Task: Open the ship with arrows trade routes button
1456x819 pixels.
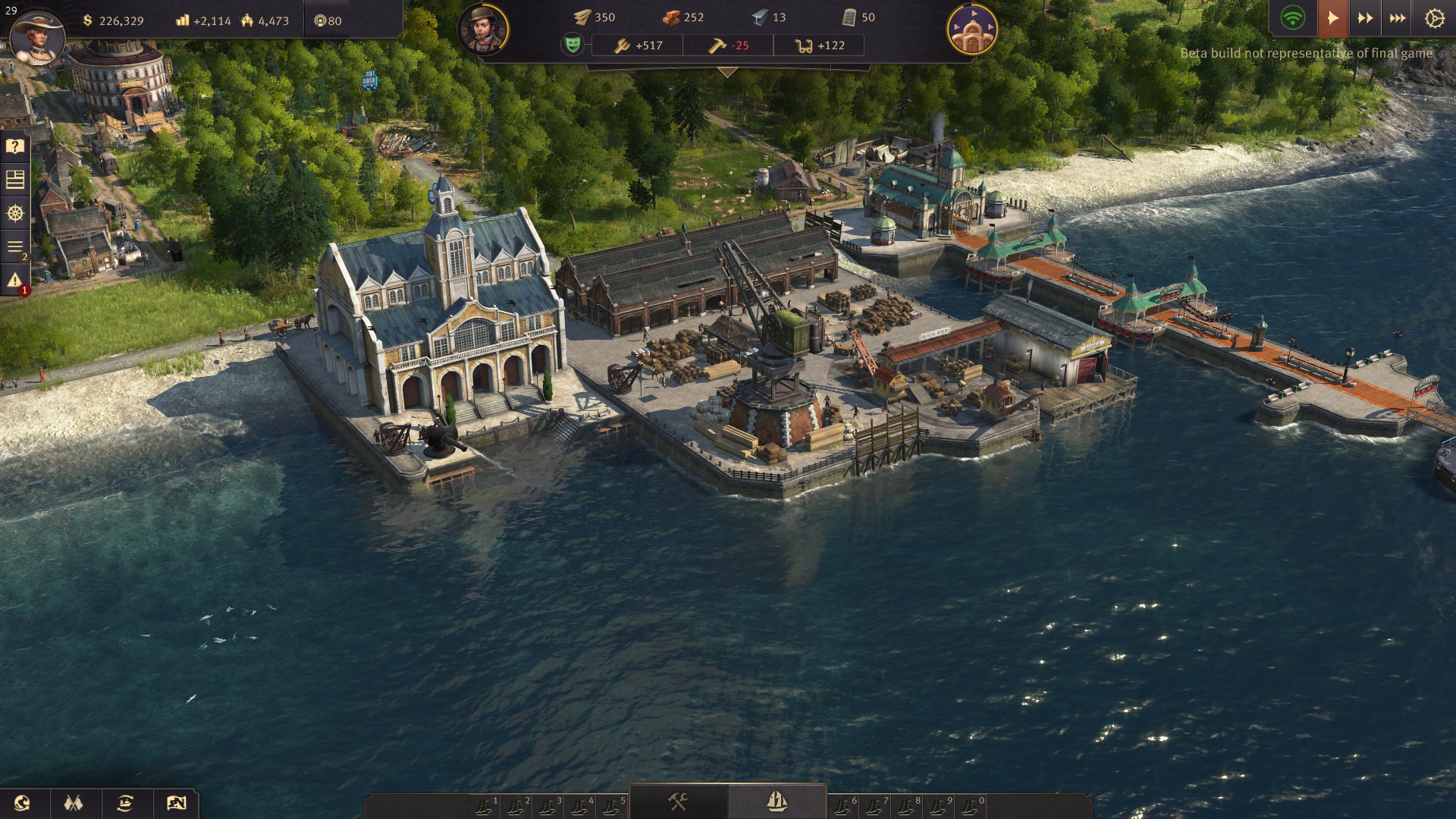Action: click(125, 803)
